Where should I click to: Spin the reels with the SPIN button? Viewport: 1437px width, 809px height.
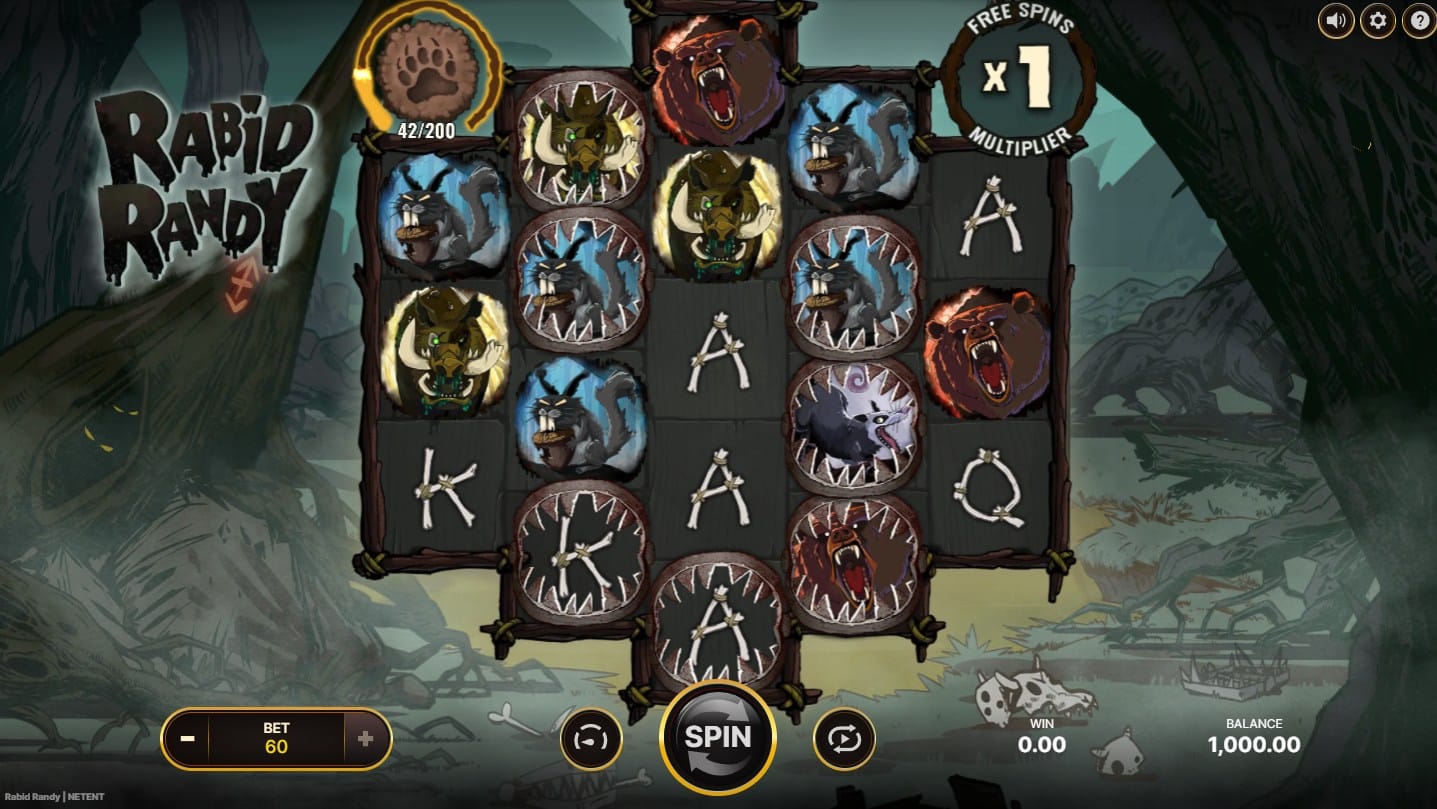click(x=717, y=738)
